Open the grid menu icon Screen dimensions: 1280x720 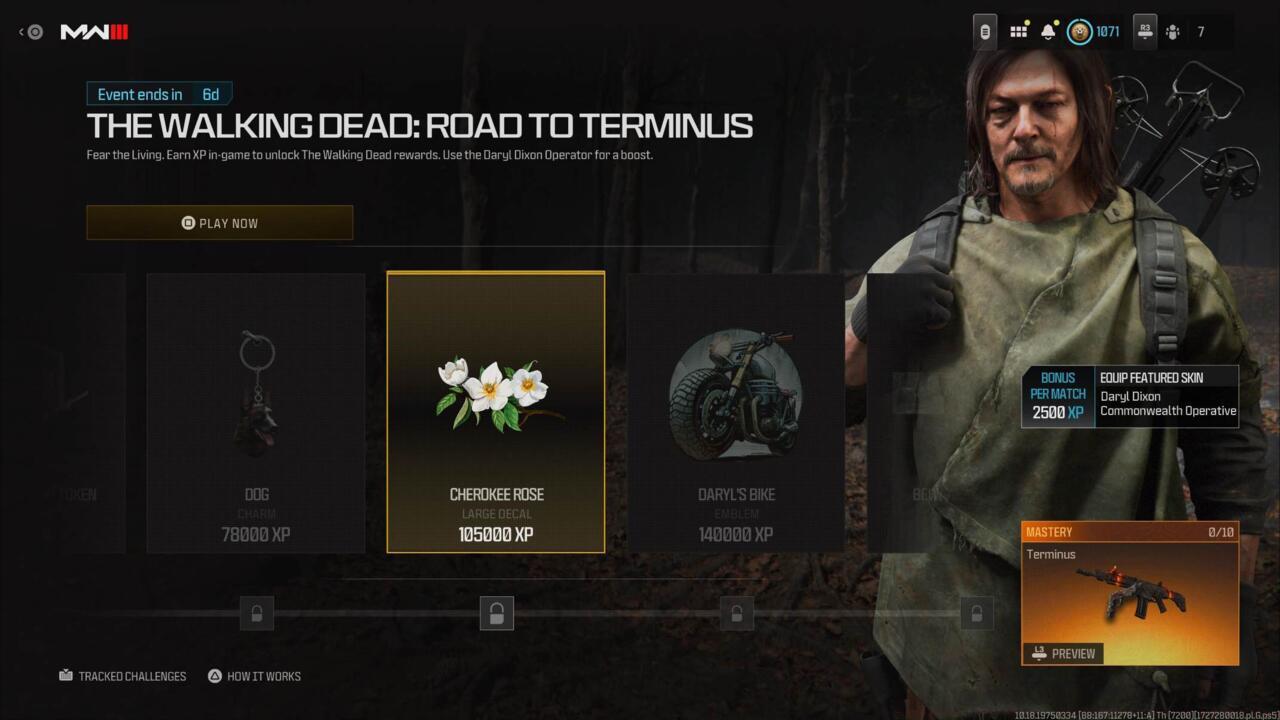pos(1018,32)
